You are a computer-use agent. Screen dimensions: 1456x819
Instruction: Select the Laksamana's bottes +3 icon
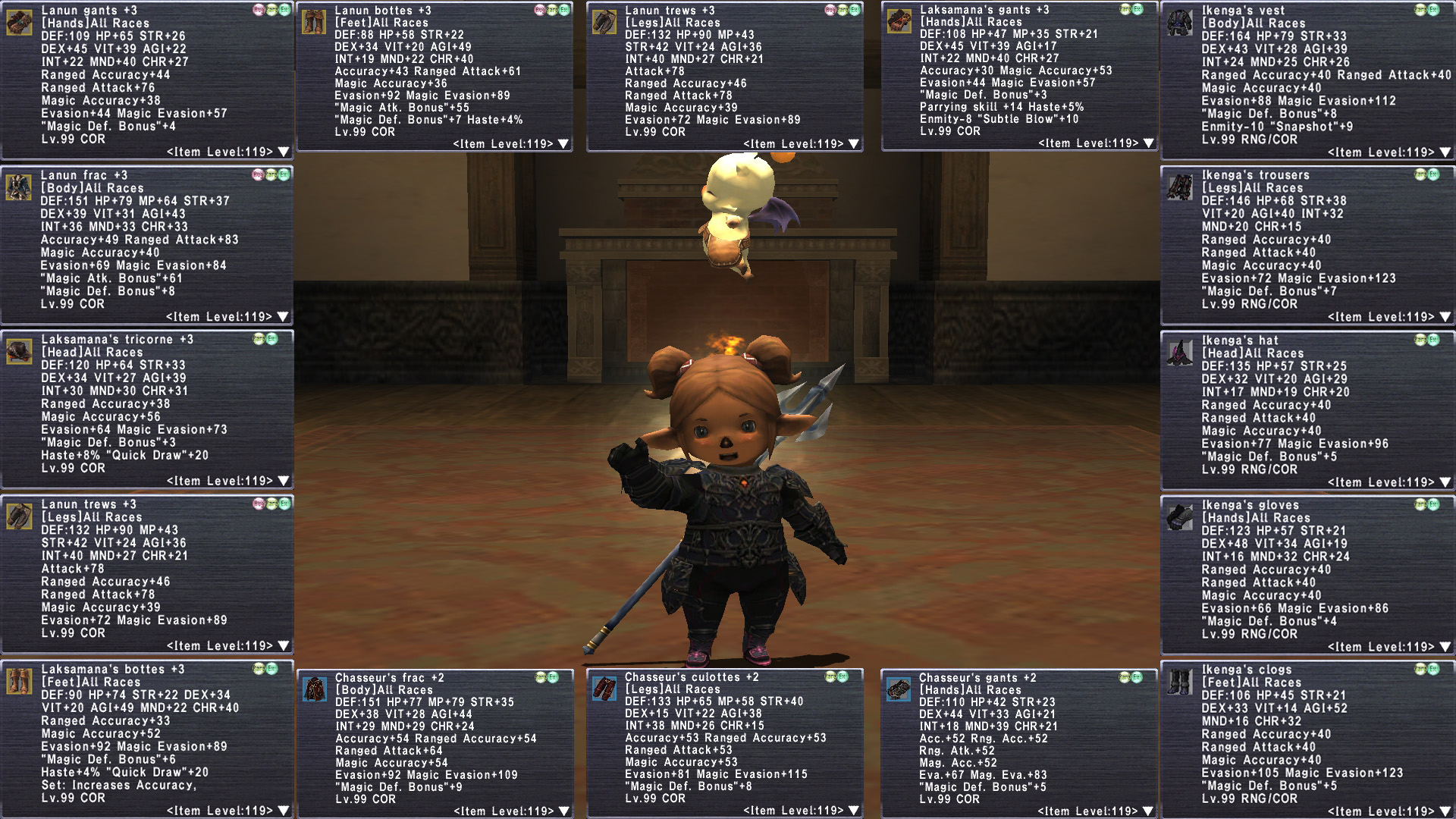19,681
